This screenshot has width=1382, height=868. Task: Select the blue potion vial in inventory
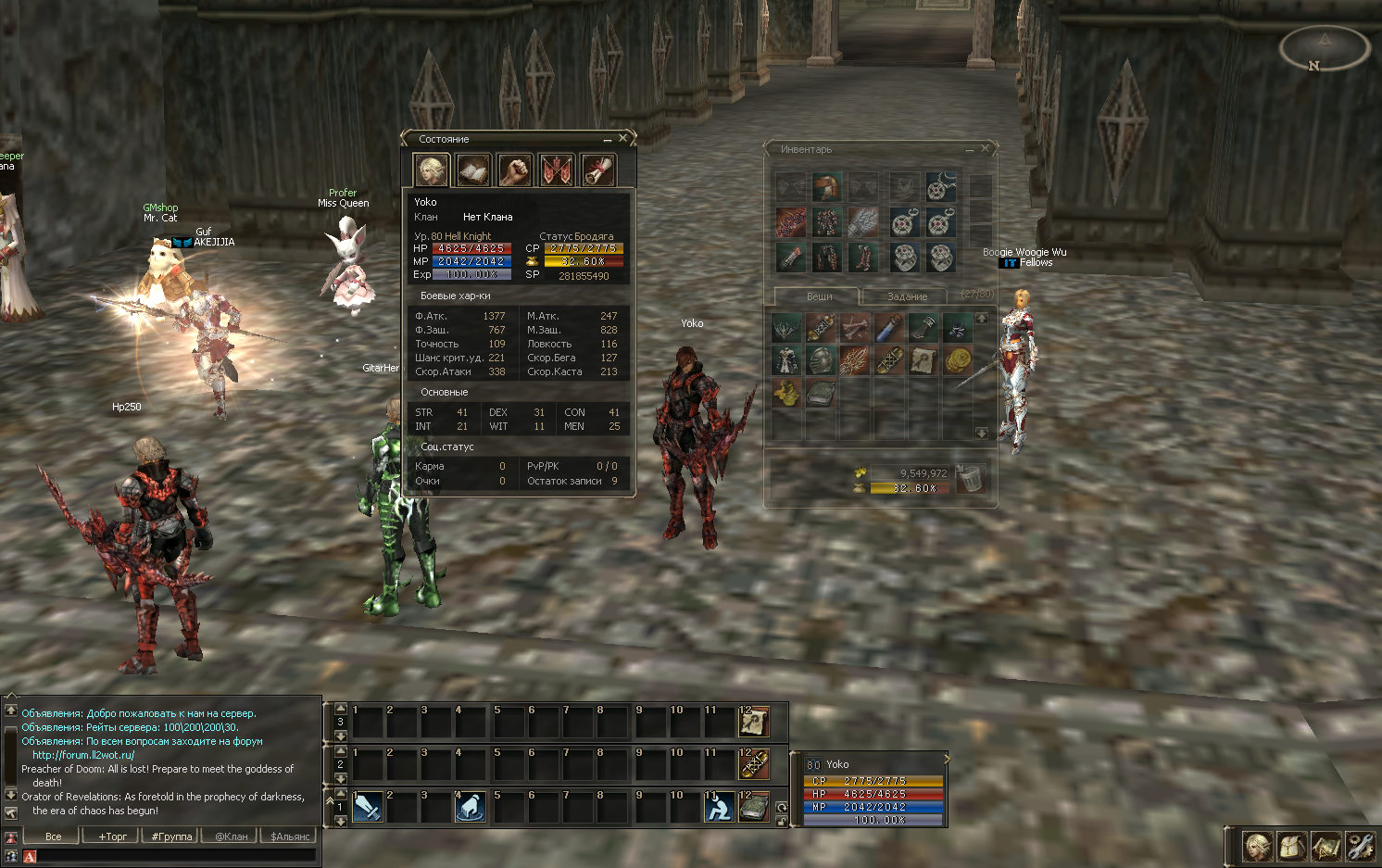[x=889, y=327]
